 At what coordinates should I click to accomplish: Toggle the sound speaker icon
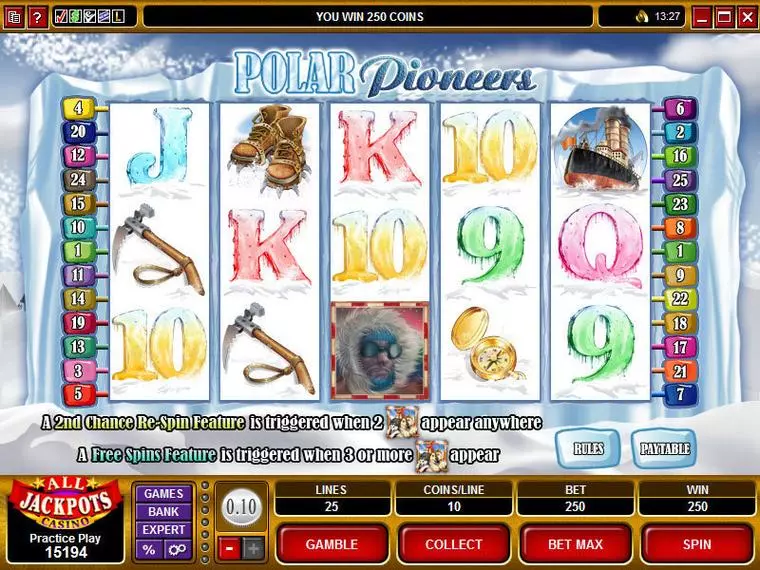click(641, 16)
